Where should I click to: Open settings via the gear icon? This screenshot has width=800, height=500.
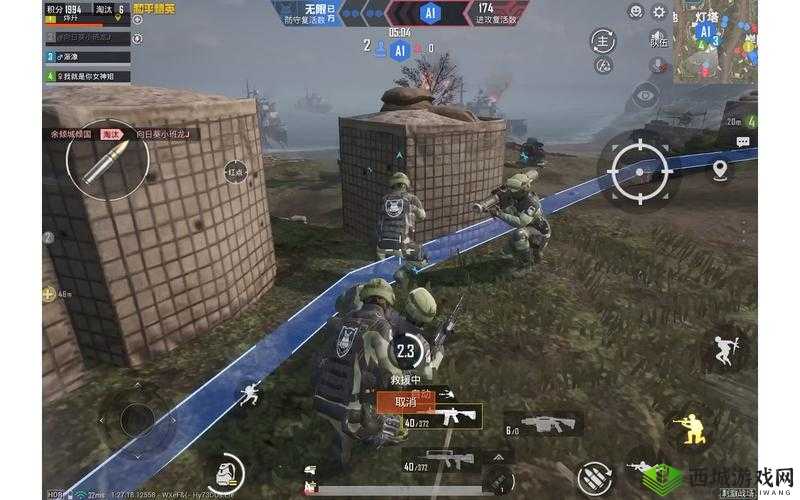659,12
